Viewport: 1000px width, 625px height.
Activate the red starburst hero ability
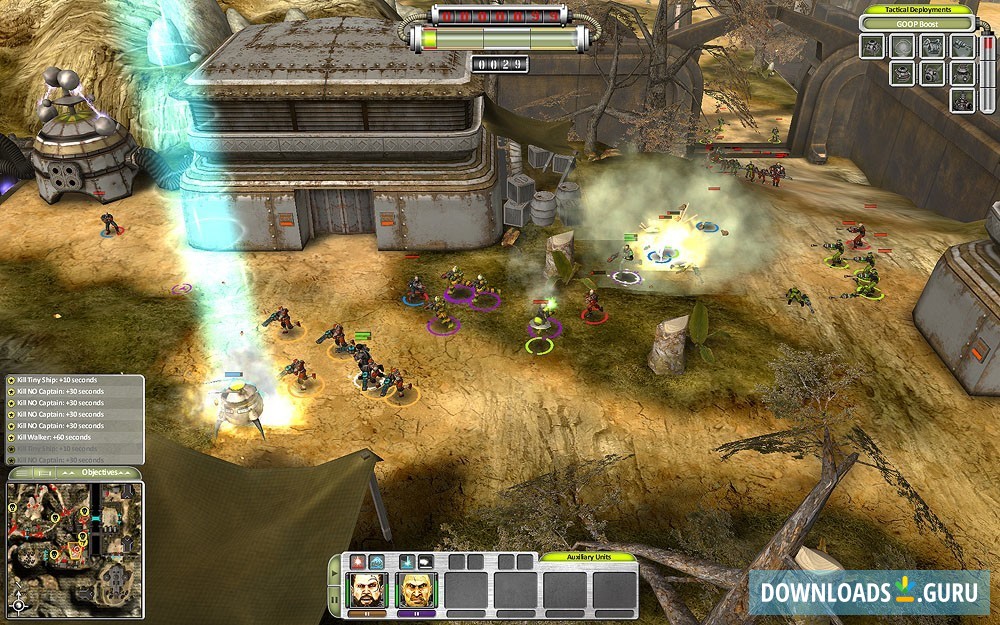click(359, 562)
